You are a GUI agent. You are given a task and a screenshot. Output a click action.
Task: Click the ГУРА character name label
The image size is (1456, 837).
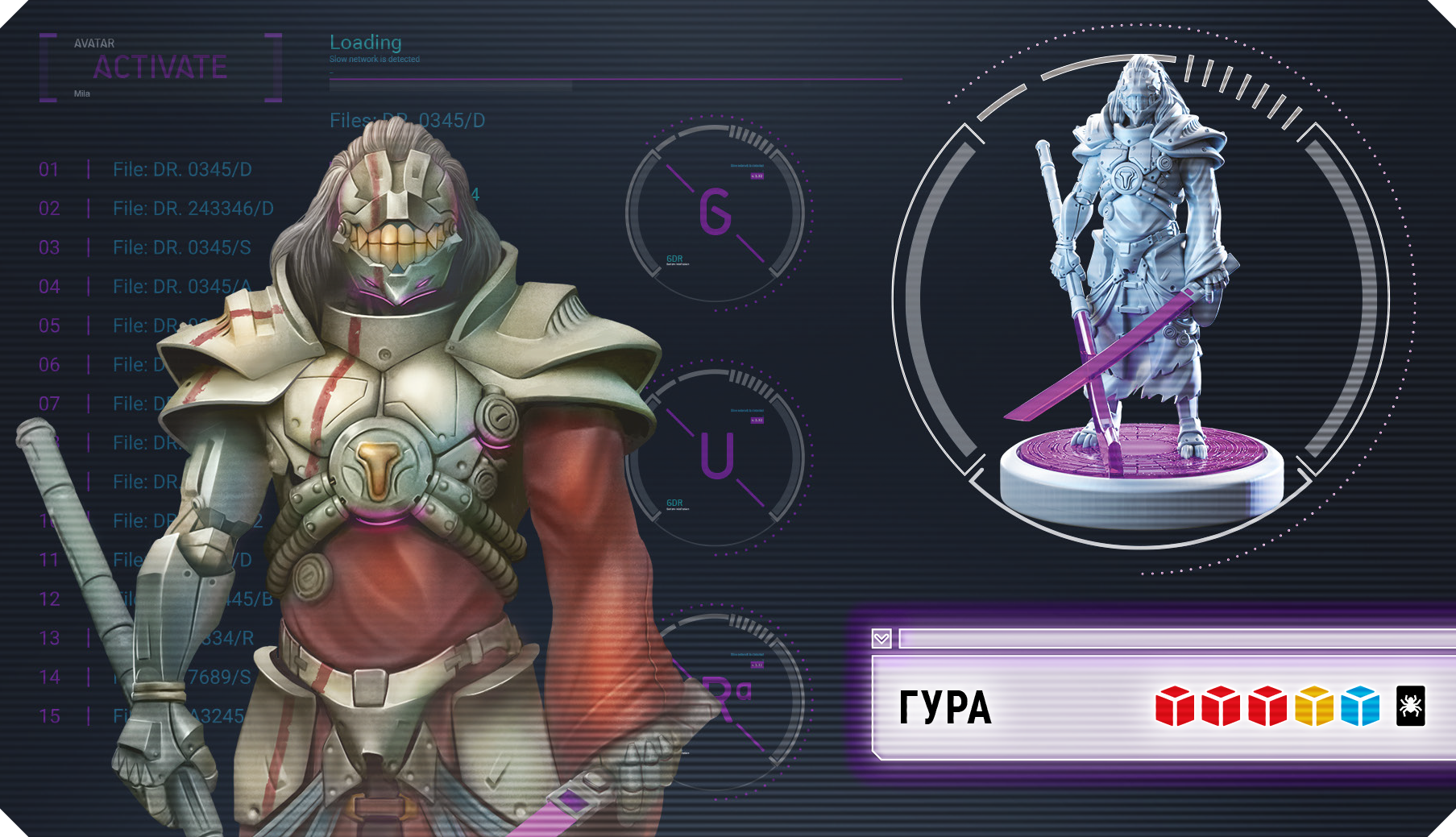(x=945, y=708)
